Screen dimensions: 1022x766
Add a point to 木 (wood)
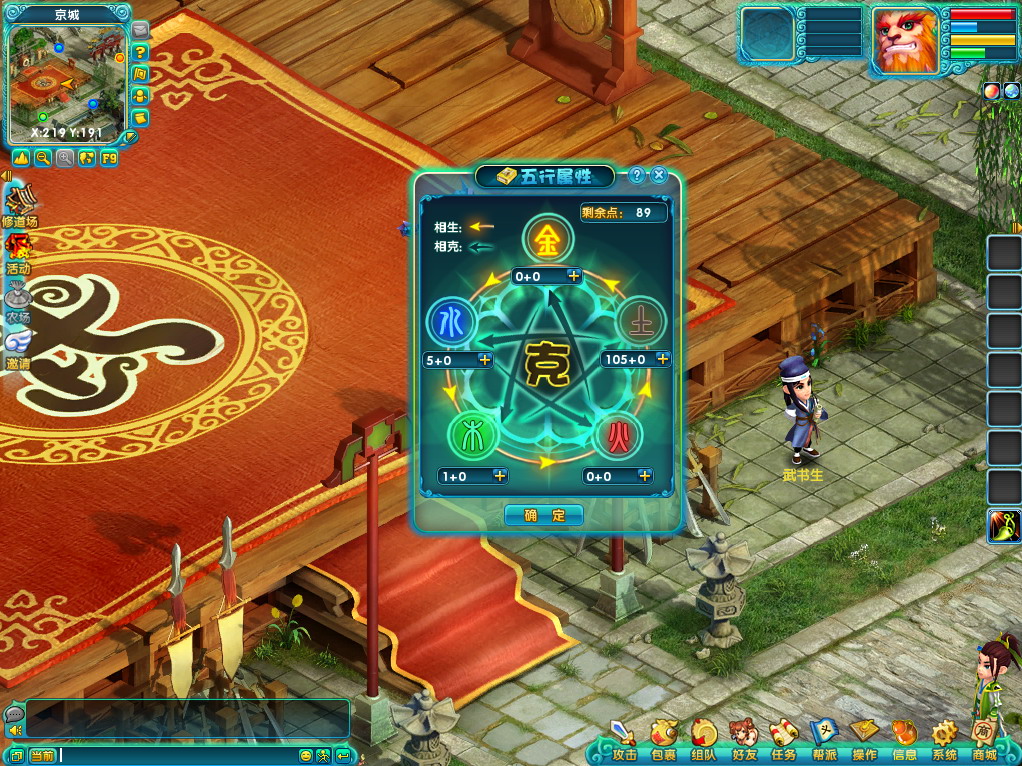click(x=500, y=476)
